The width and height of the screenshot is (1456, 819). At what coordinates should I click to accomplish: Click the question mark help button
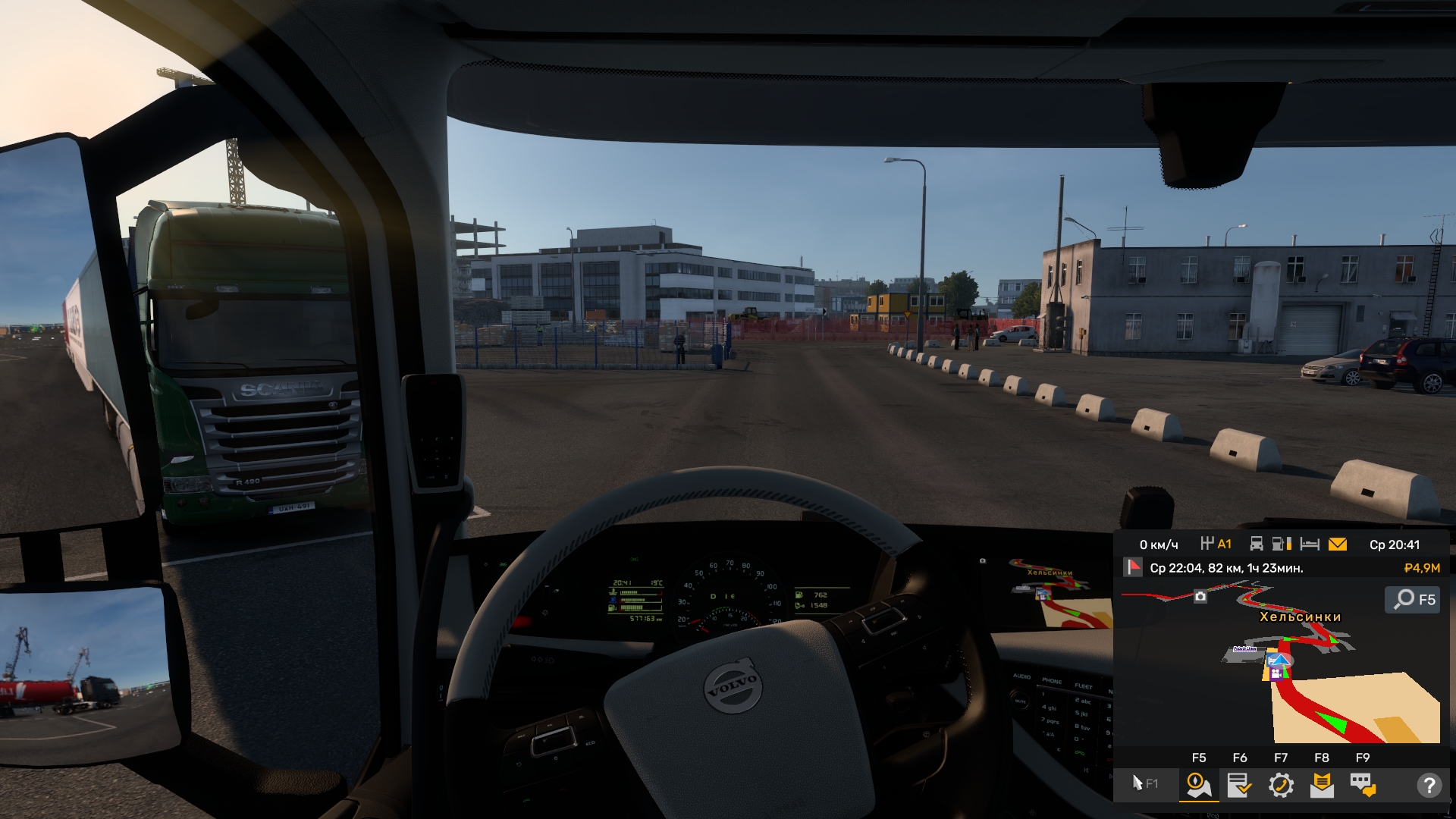pos(1429,785)
